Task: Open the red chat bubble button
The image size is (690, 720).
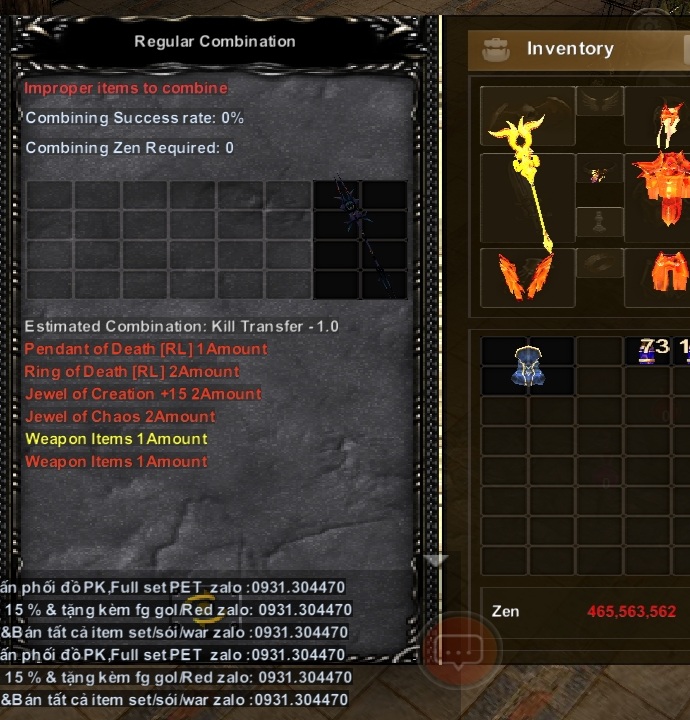Action: tap(458, 651)
